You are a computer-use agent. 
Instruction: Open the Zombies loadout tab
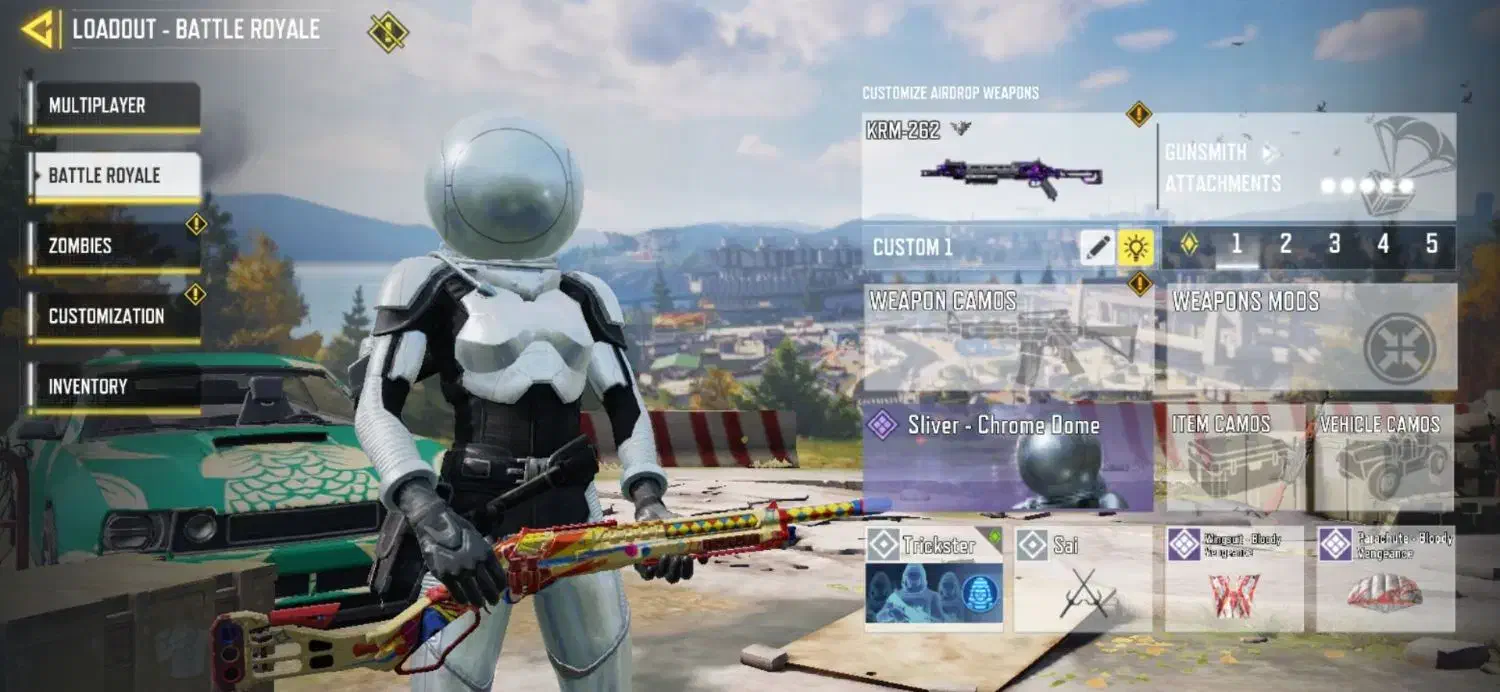tap(114, 246)
